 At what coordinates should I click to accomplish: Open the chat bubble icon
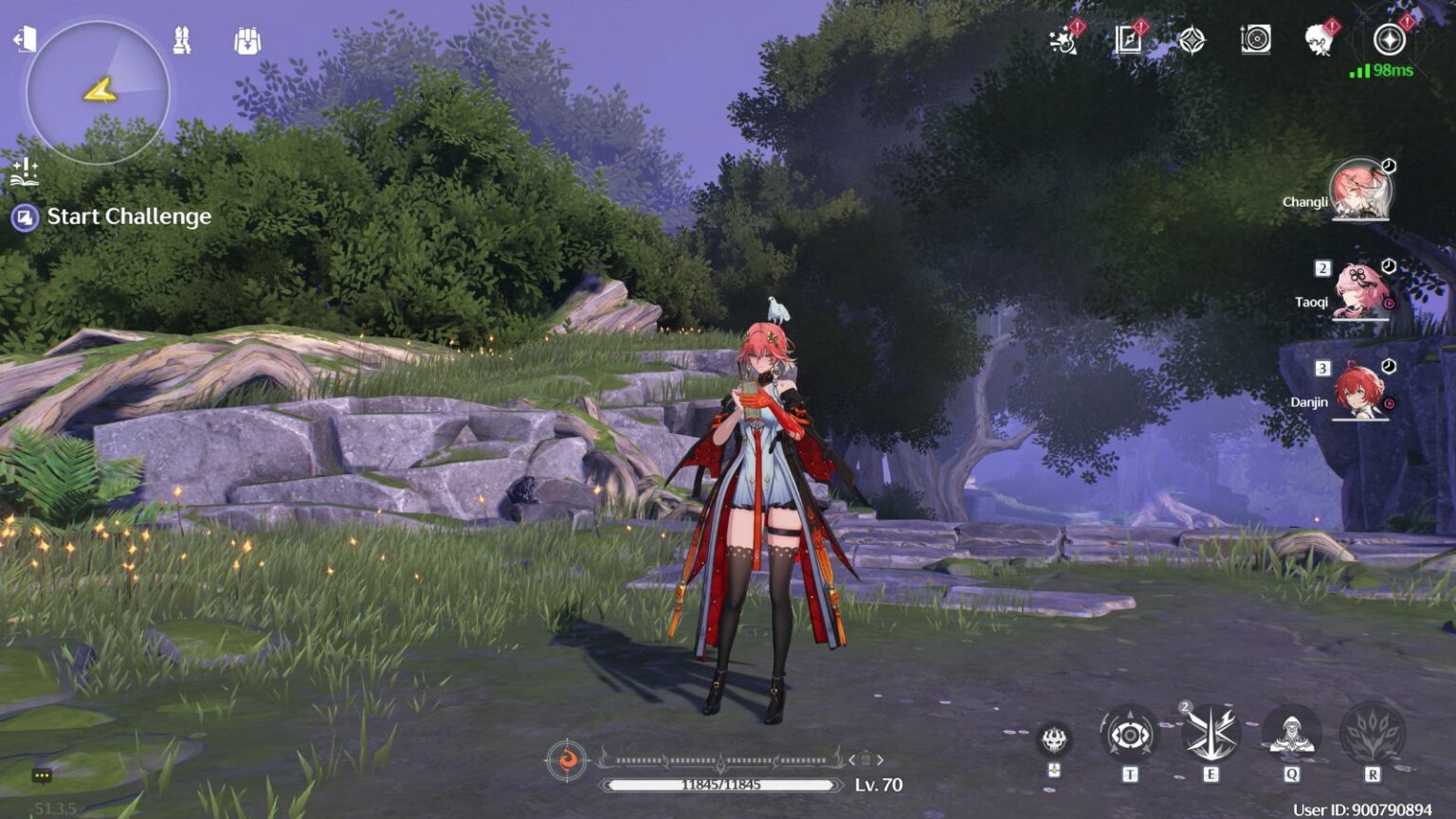point(42,775)
